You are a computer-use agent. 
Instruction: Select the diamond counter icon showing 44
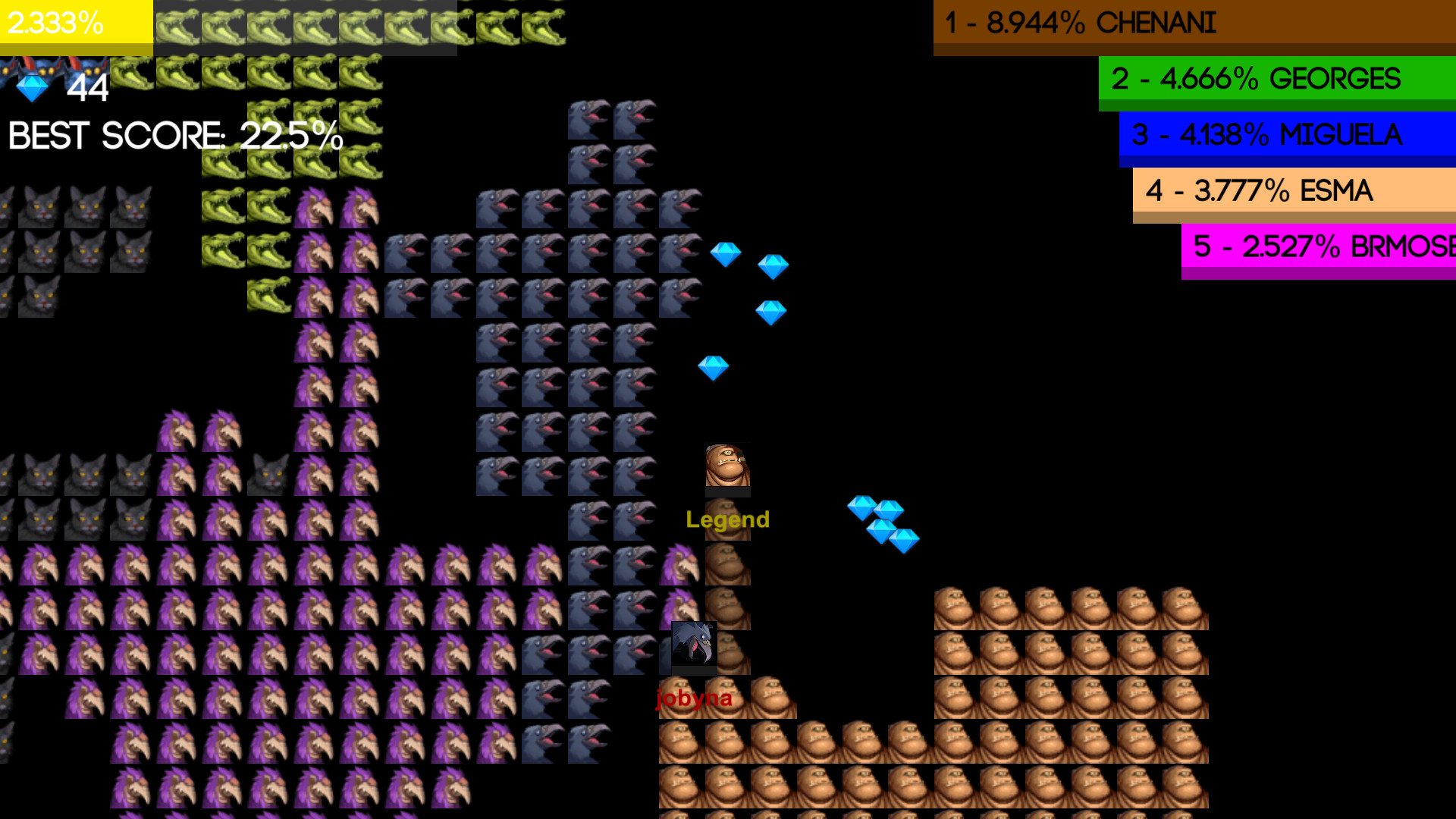(30, 87)
